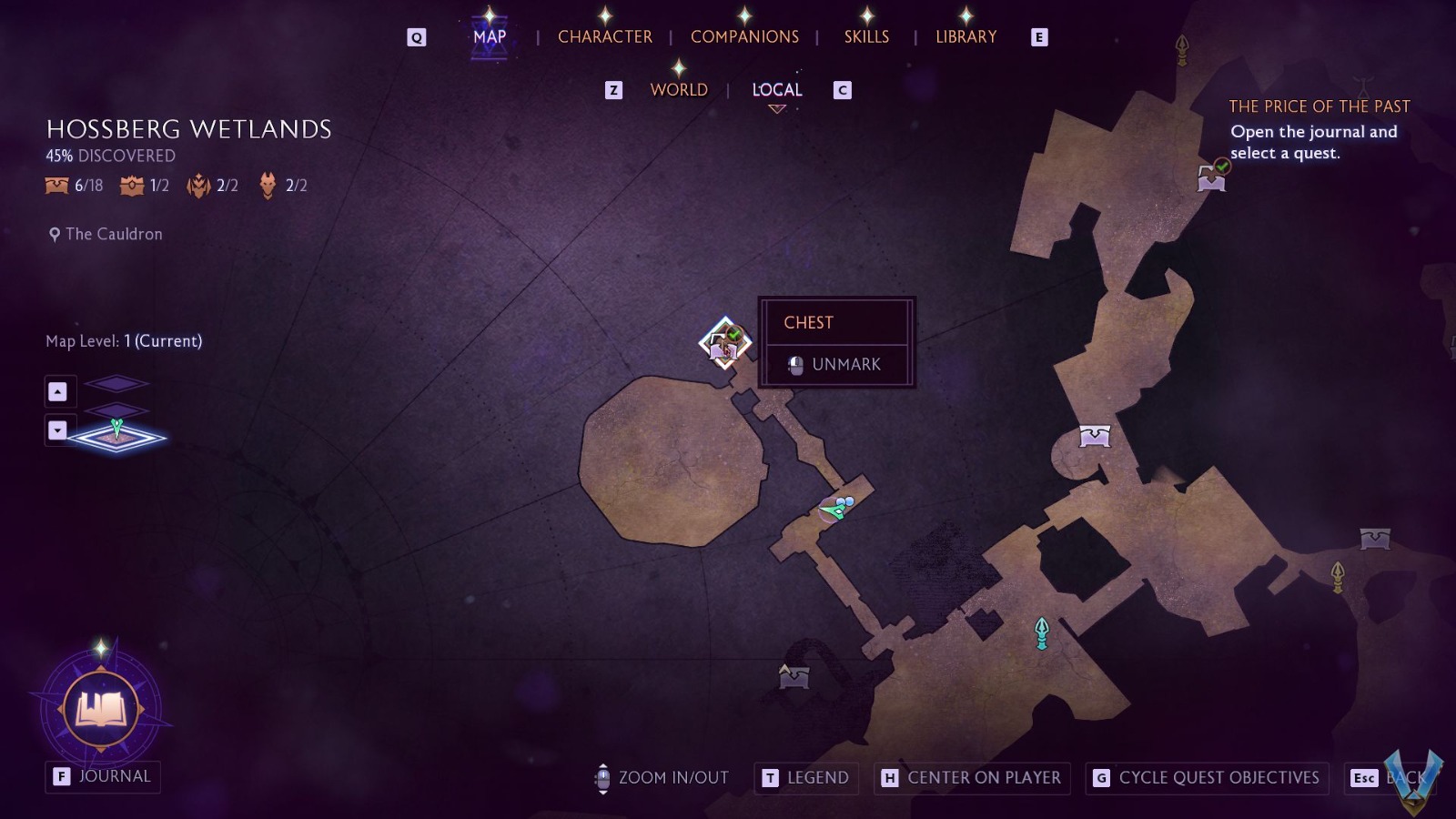Select THE PRICE OF THE PAST quest title
This screenshot has height=819, width=1456.
tap(1319, 106)
